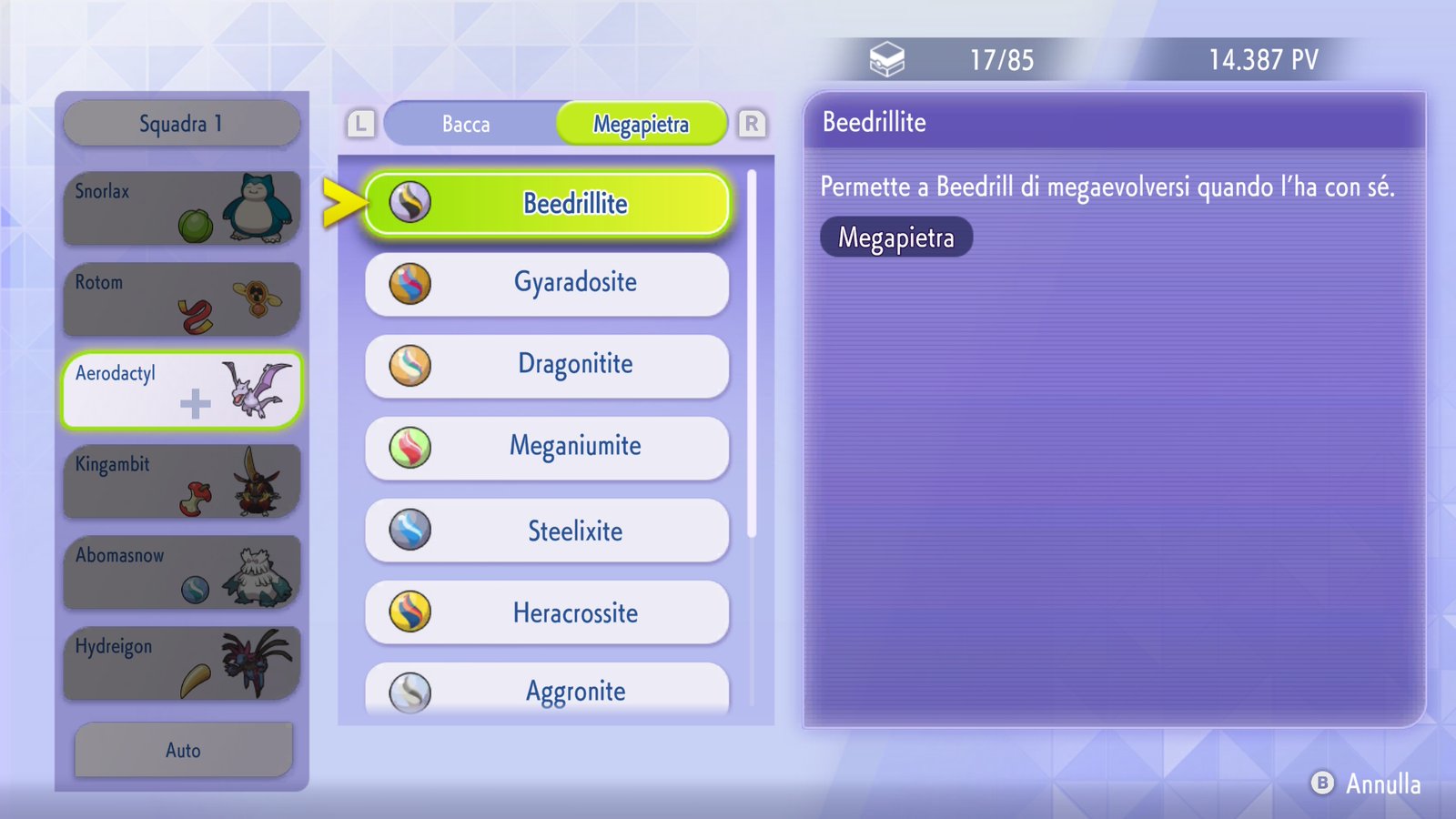Pick Kingambit in the team panel
The width and height of the screenshot is (1456, 819).
[x=182, y=481]
